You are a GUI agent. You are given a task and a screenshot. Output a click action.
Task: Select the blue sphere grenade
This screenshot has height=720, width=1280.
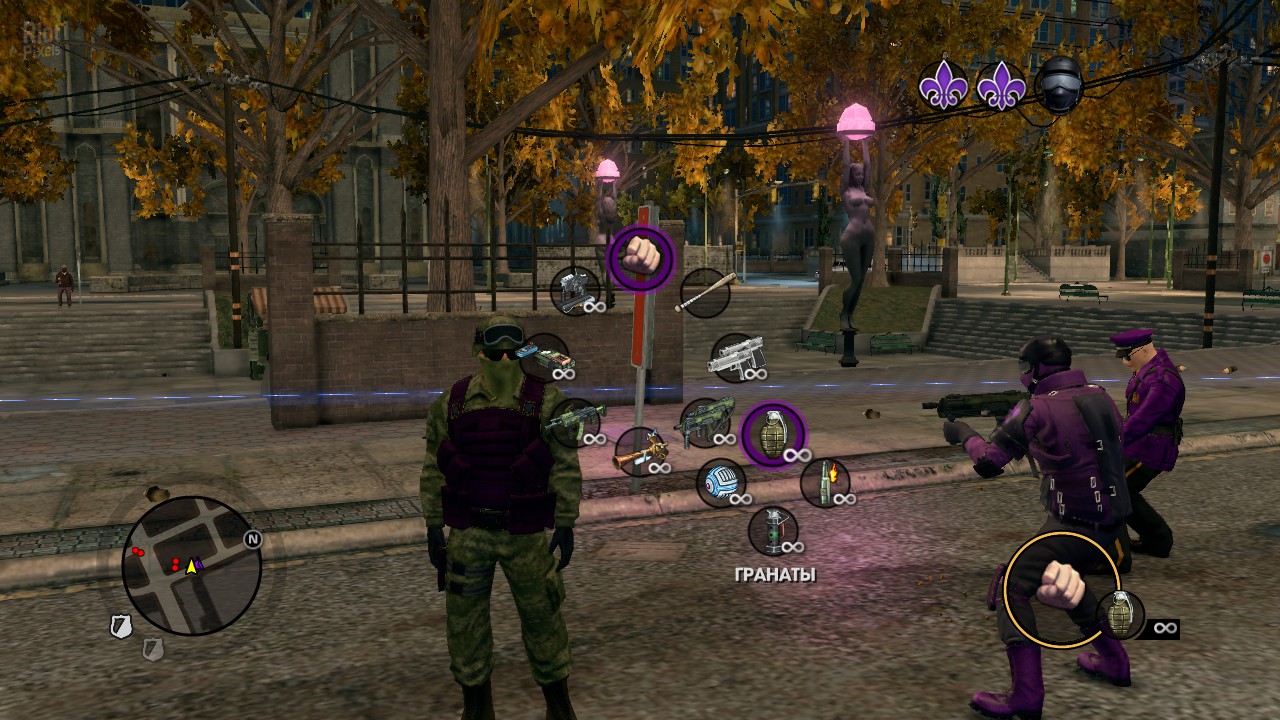pyautogui.click(x=721, y=483)
